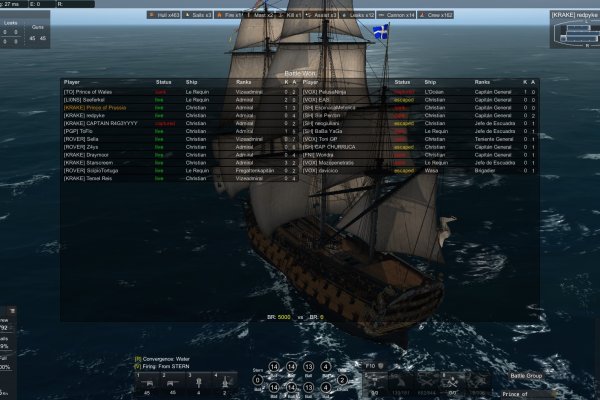
Task: Open the Battle Group panel
Action: point(524,374)
